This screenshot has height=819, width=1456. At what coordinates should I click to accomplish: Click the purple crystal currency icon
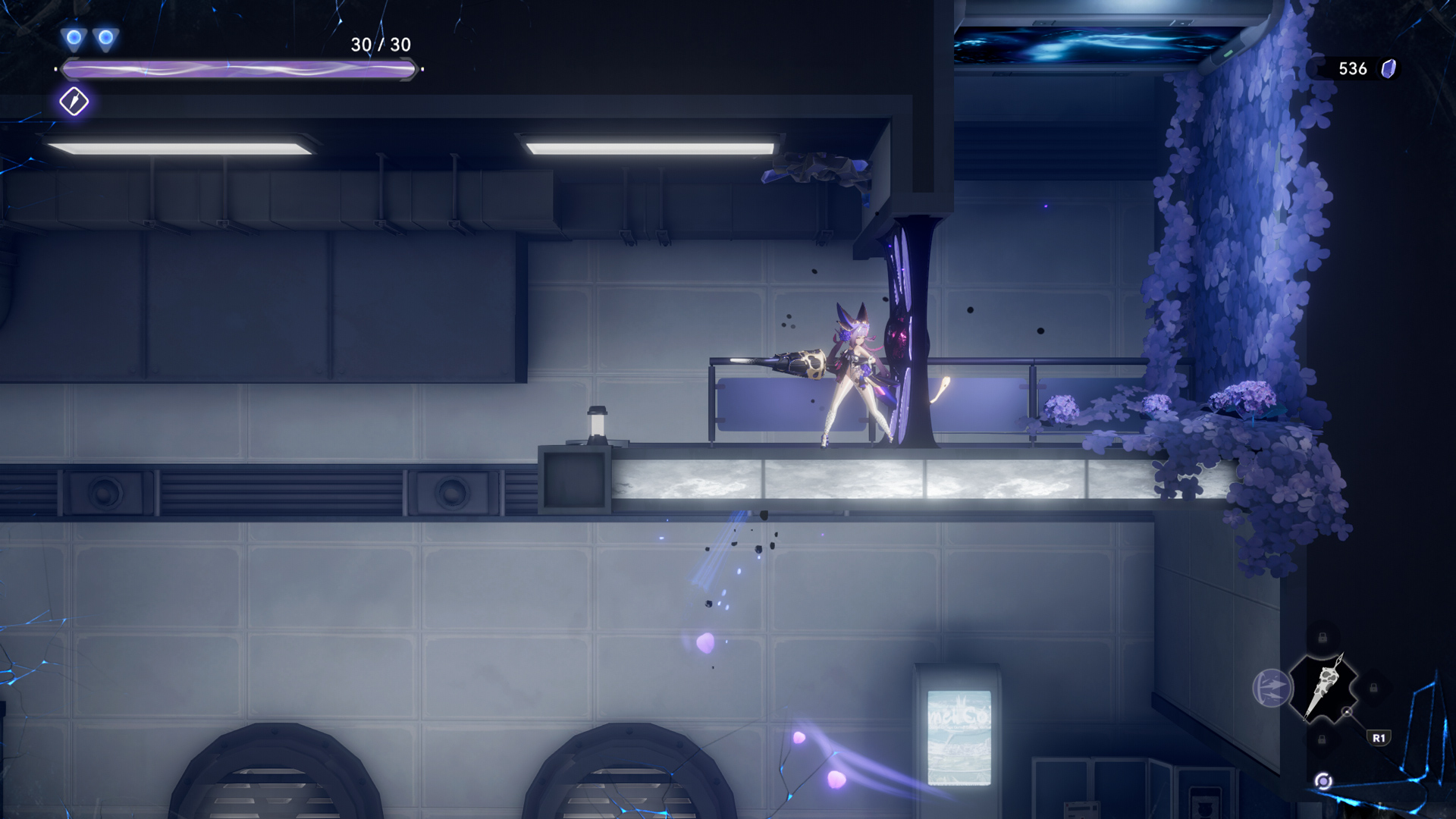(x=1389, y=69)
